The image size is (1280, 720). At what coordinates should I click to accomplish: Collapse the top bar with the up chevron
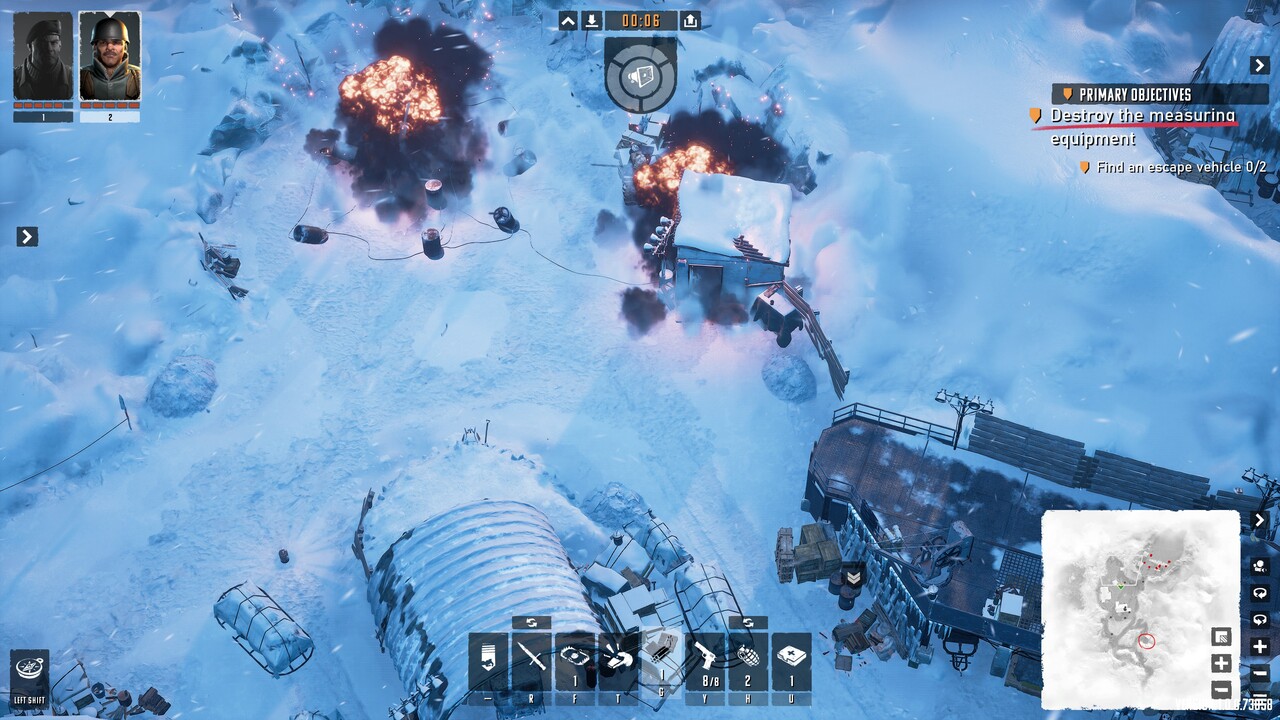coord(568,20)
